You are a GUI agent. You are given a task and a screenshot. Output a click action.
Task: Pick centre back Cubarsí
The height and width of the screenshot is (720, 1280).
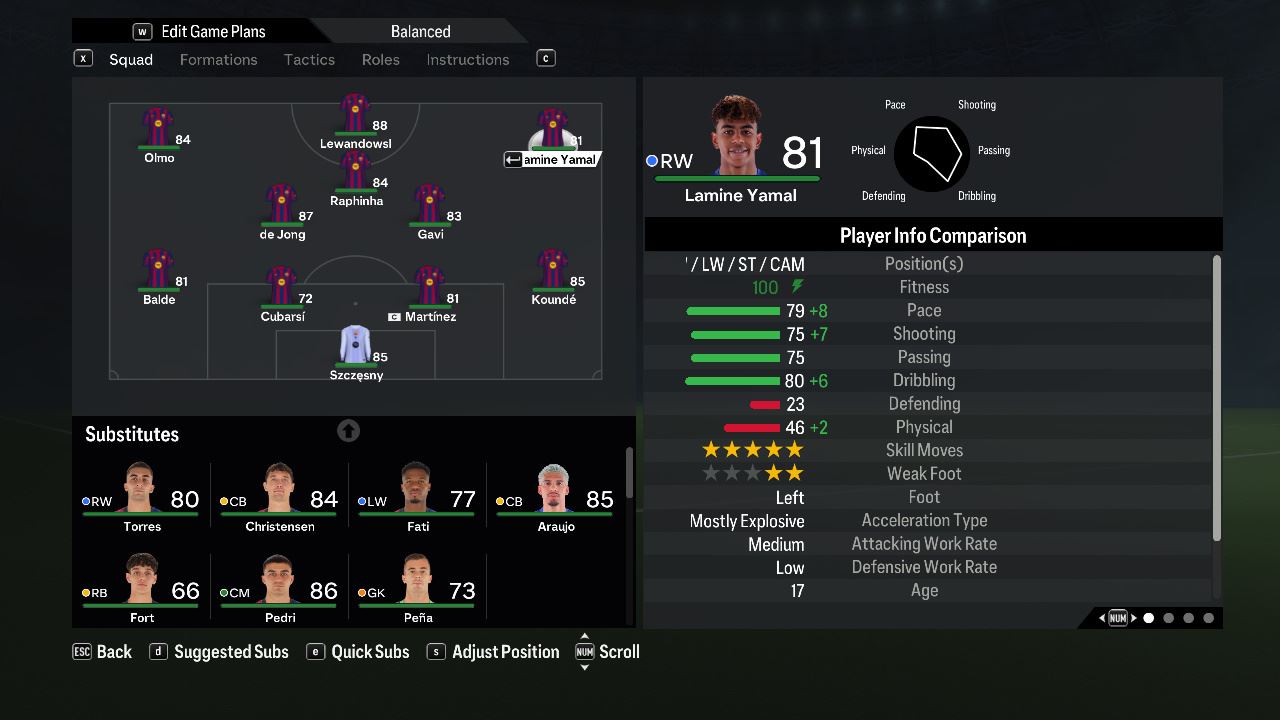point(282,292)
